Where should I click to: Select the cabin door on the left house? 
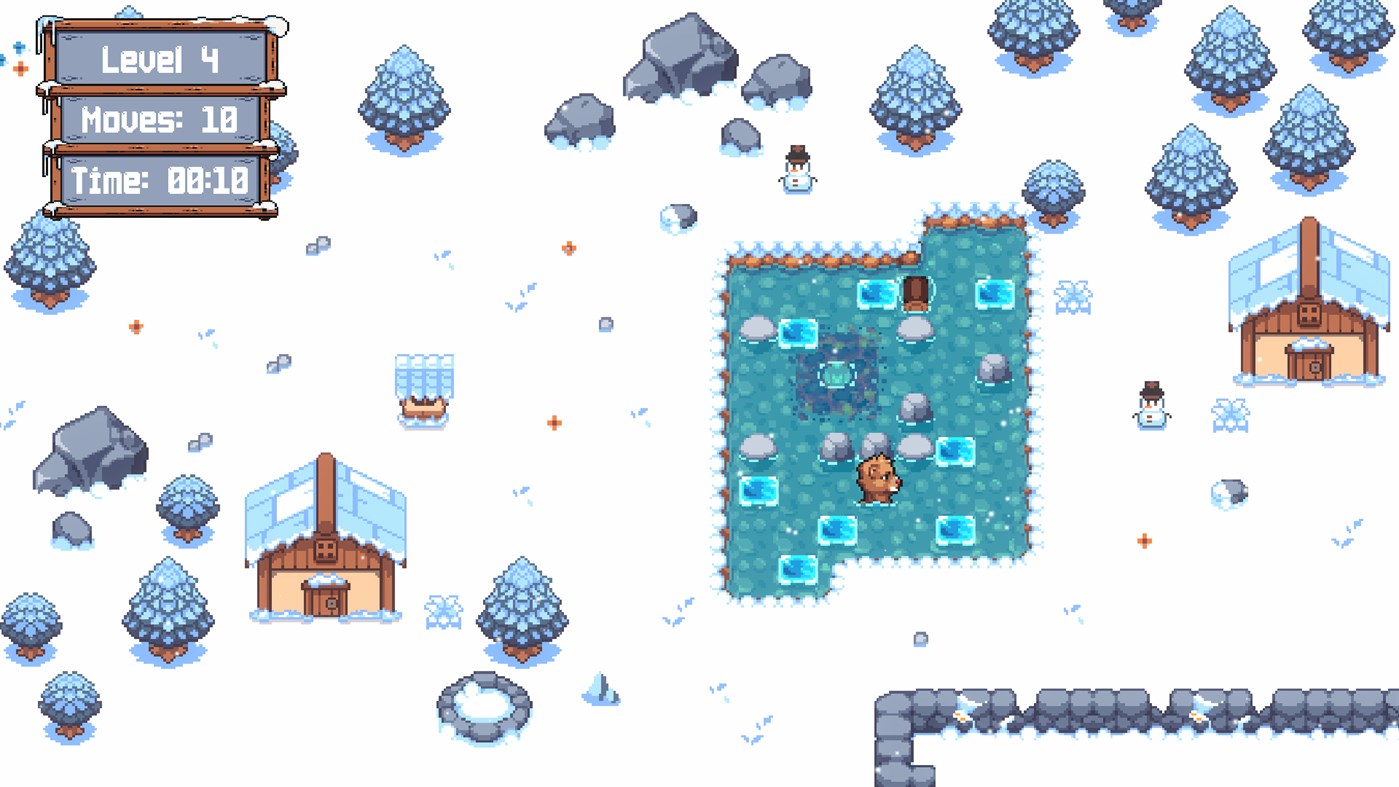(x=327, y=600)
